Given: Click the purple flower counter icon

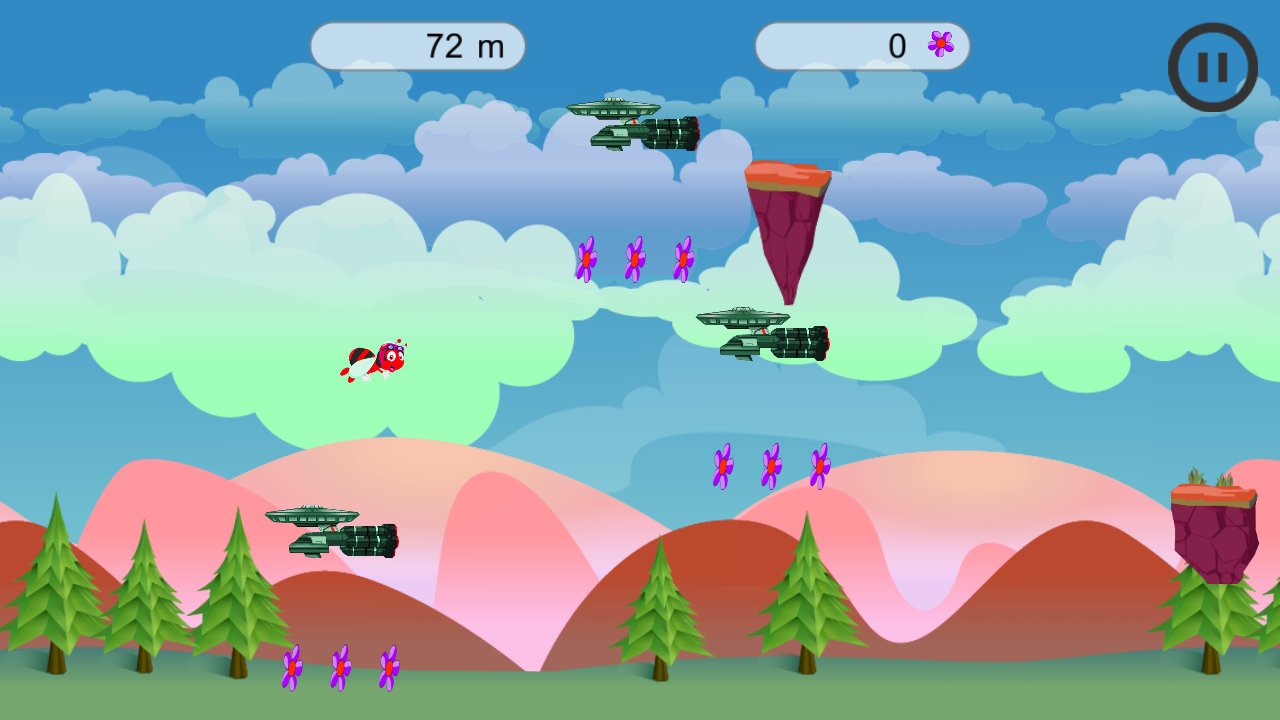Looking at the screenshot, I should (x=938, y=45).
